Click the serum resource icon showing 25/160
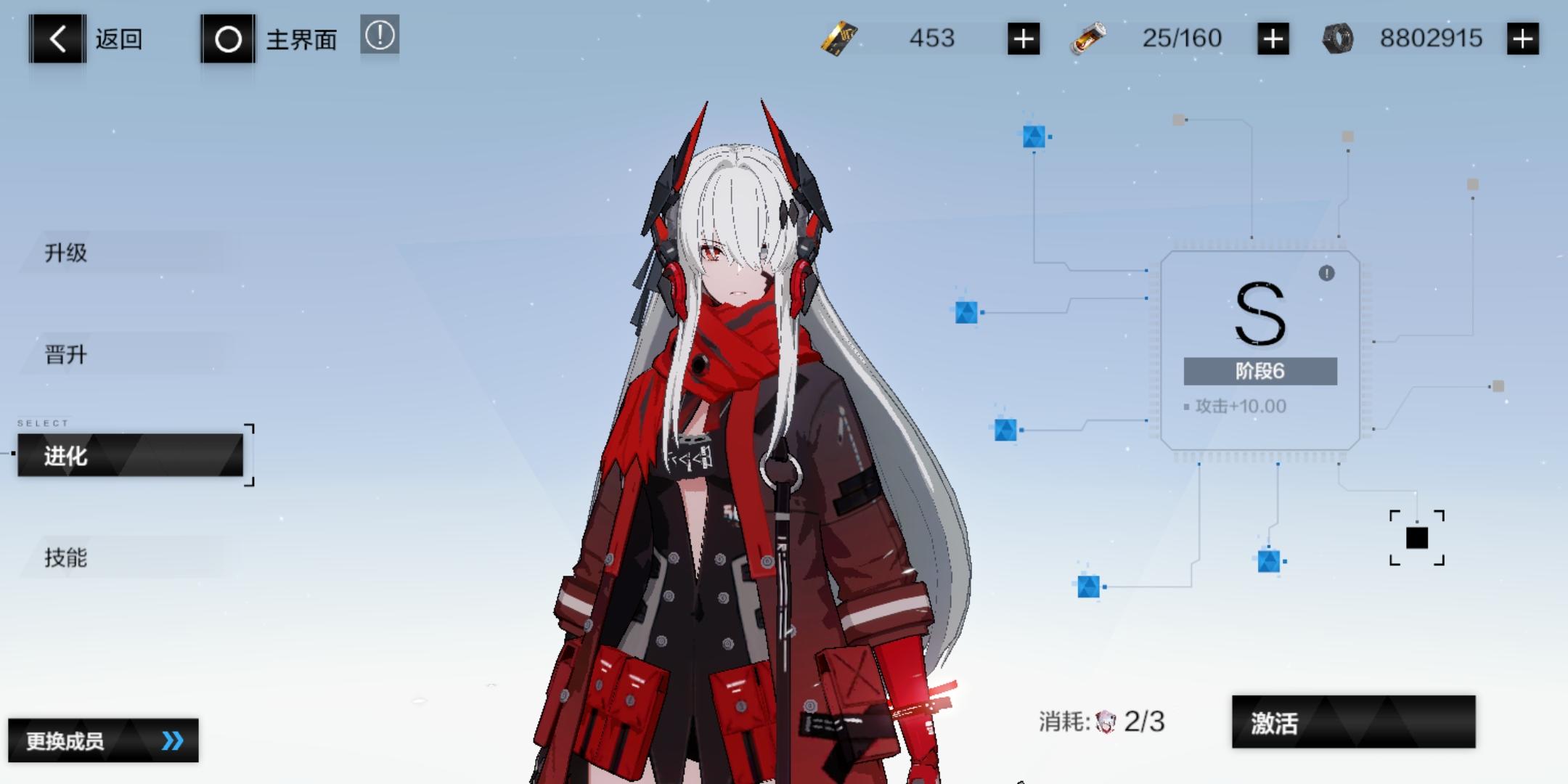The width and height of the screenshot is (1568, 784). [x=1087, y=38]
